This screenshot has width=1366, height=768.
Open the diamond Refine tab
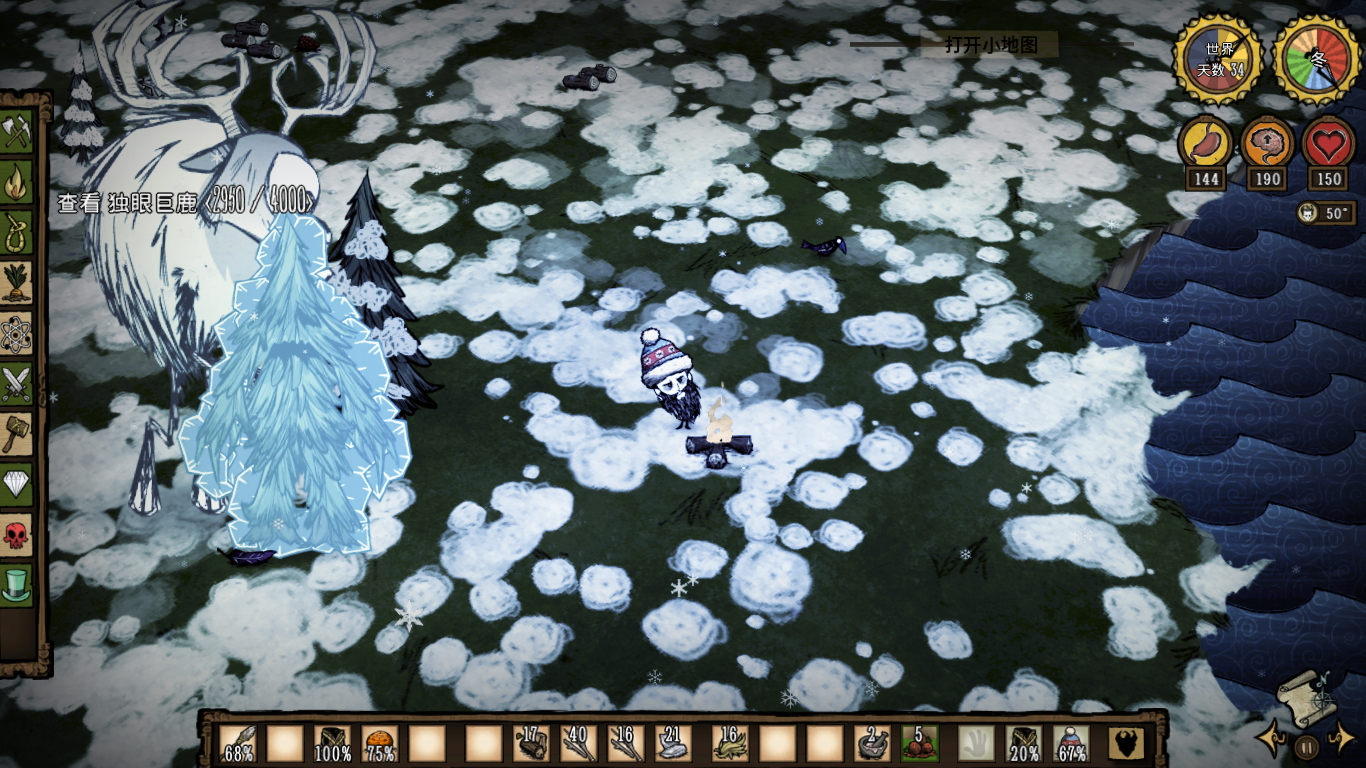pos(17,483)
